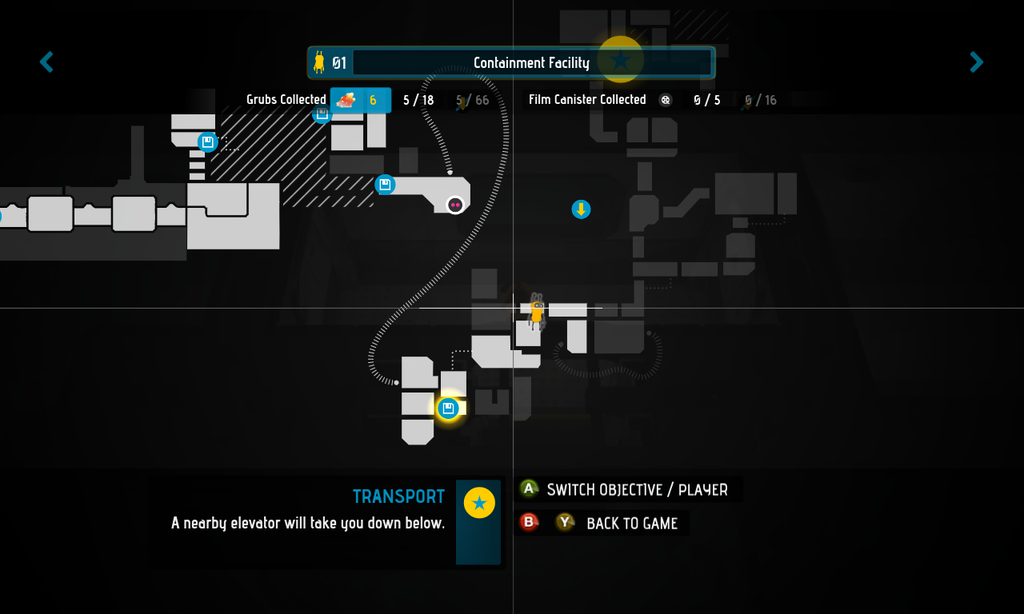
Task: Select Back to Game option
Action: 631,523
